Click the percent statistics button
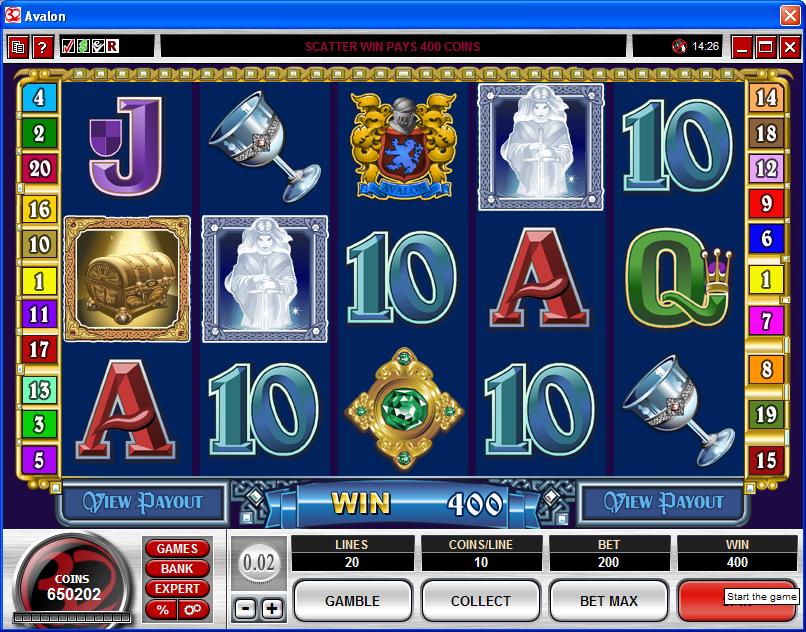 [162, 609]
